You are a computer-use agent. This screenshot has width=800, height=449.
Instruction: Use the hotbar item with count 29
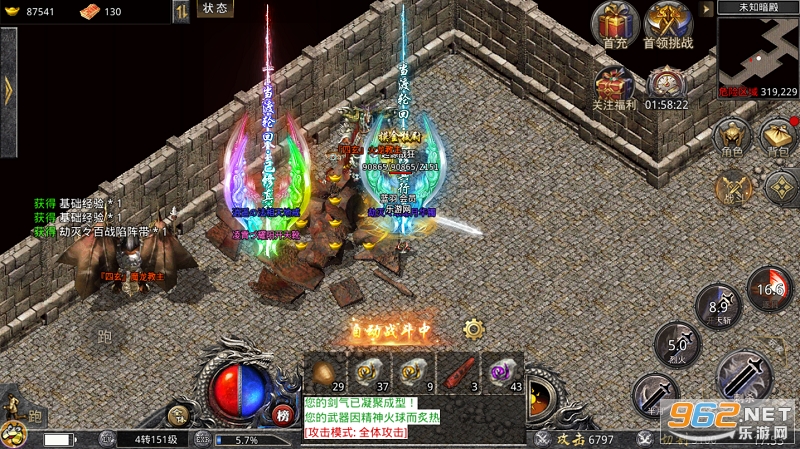[324, 373]
